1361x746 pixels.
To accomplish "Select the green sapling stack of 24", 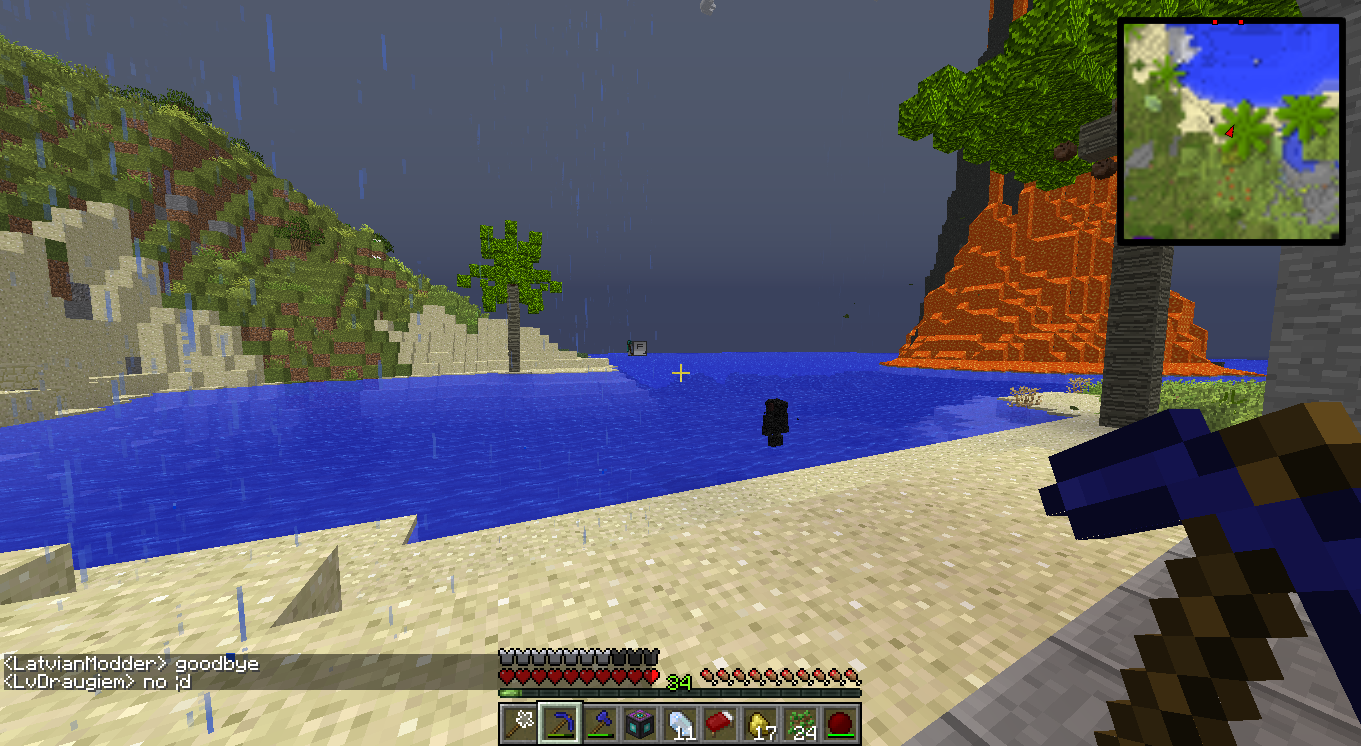I will click(x=800, y=723).
